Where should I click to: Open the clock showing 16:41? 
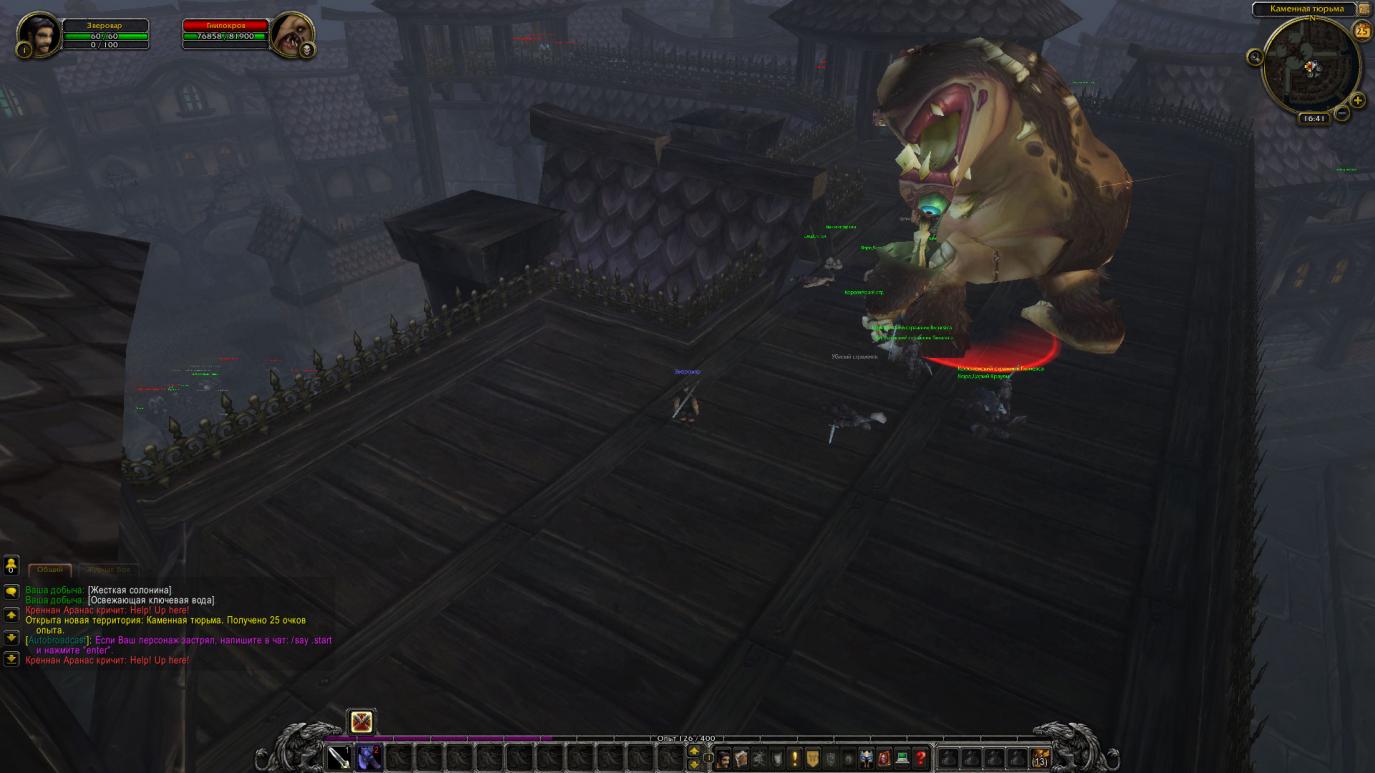tap(1313, 119)
